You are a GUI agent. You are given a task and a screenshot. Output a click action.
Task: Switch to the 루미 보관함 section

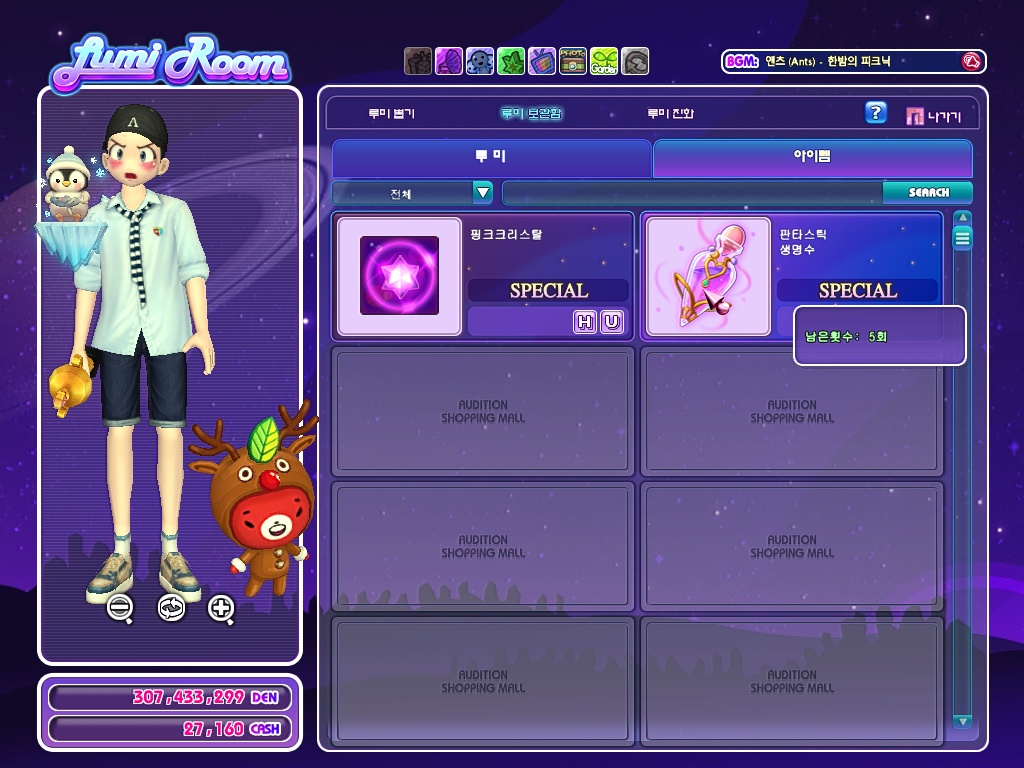[x=531, y=114]
